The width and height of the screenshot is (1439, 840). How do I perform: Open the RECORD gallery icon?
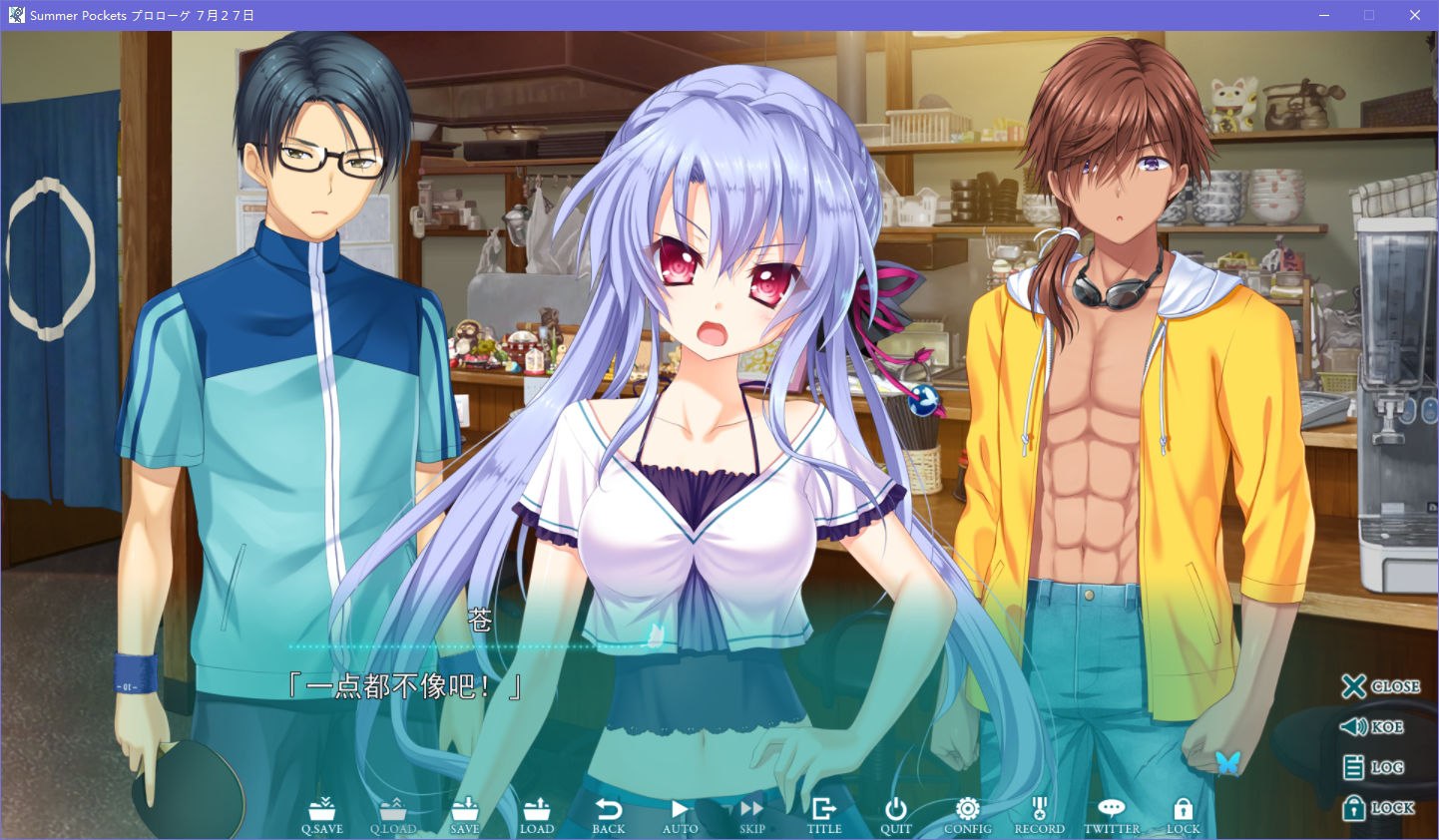click(x=1038, y=813)
